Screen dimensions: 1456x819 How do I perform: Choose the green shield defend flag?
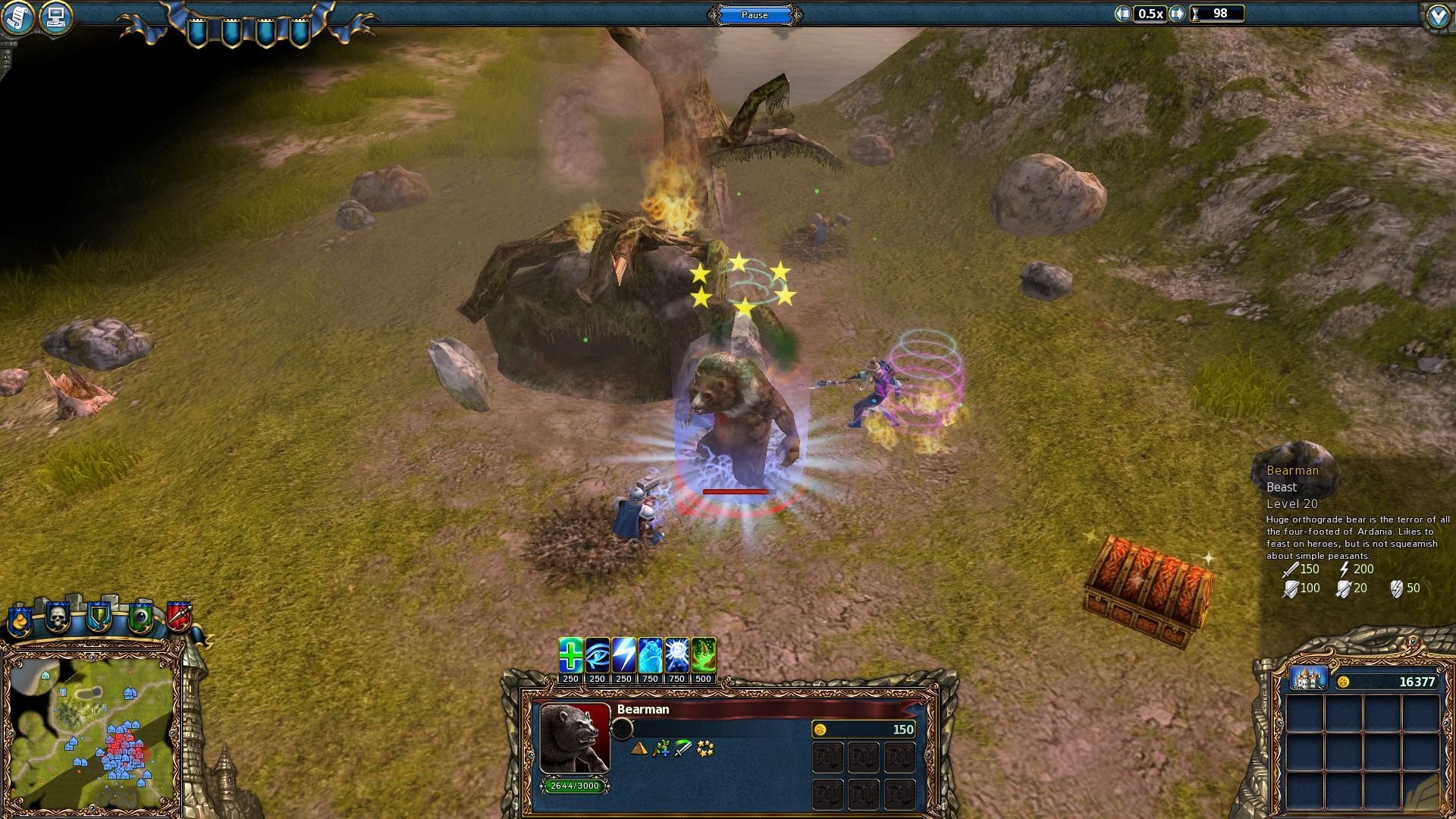99,618
